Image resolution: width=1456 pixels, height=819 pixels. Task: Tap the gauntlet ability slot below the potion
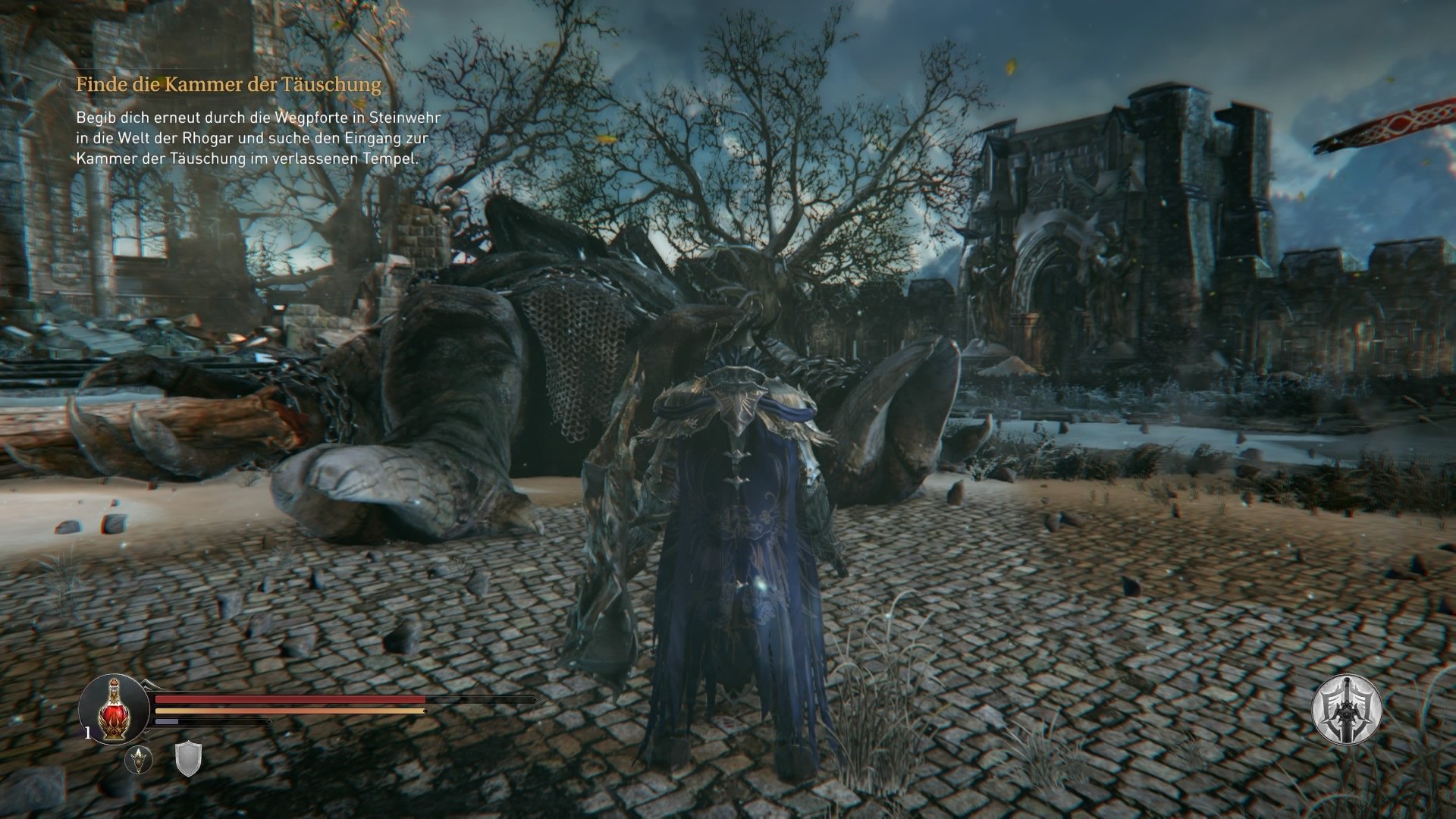139,761
